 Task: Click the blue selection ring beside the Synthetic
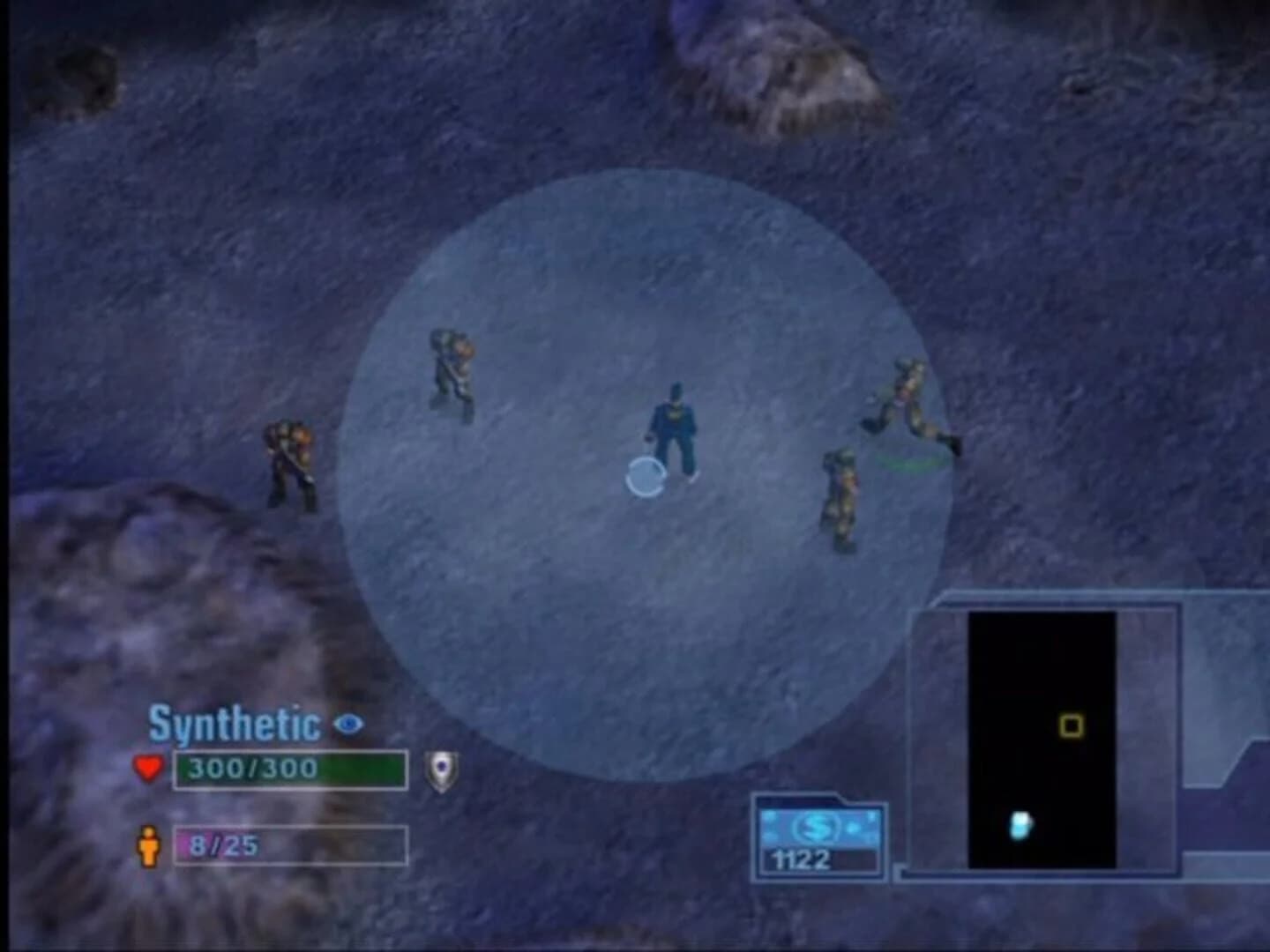point(645,476)
